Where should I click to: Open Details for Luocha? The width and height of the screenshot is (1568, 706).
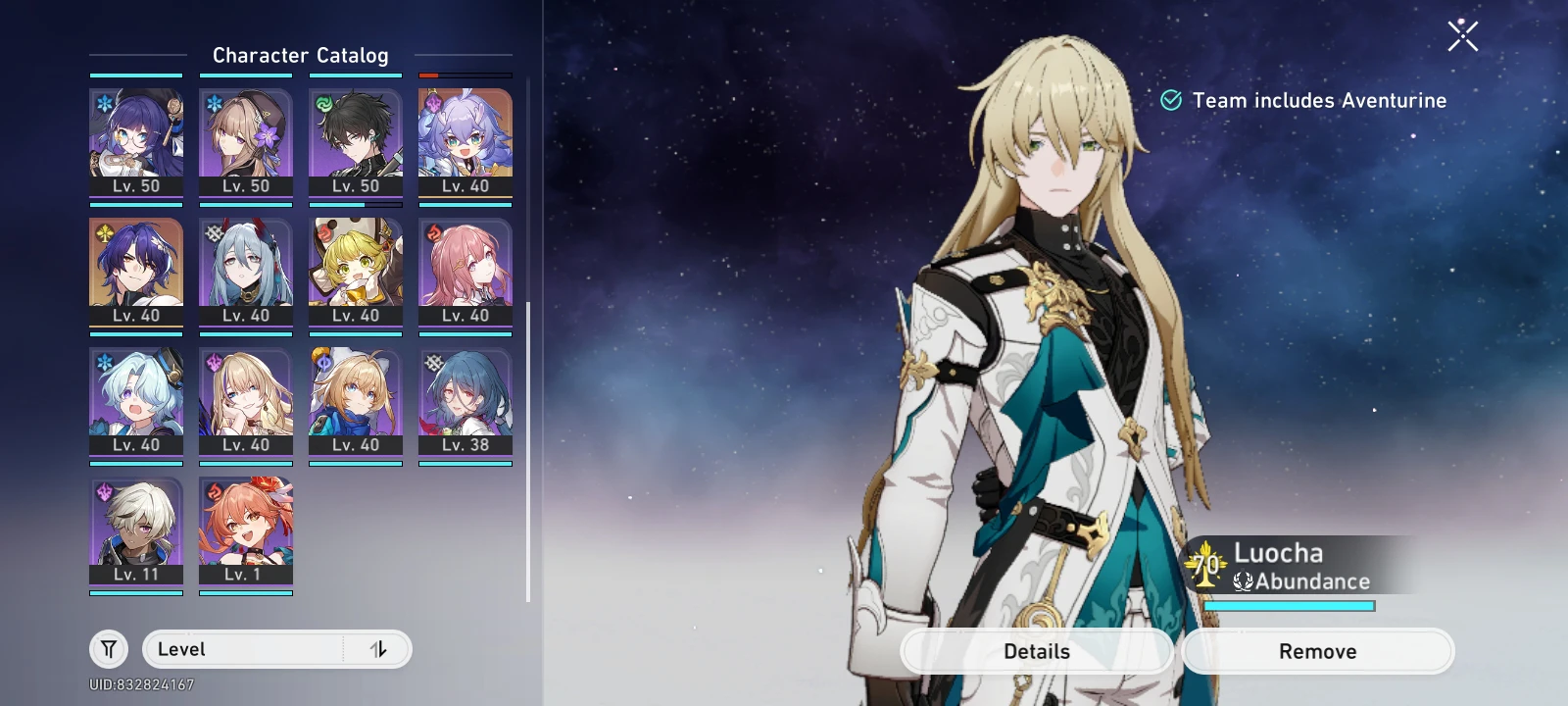(1035, 650)
